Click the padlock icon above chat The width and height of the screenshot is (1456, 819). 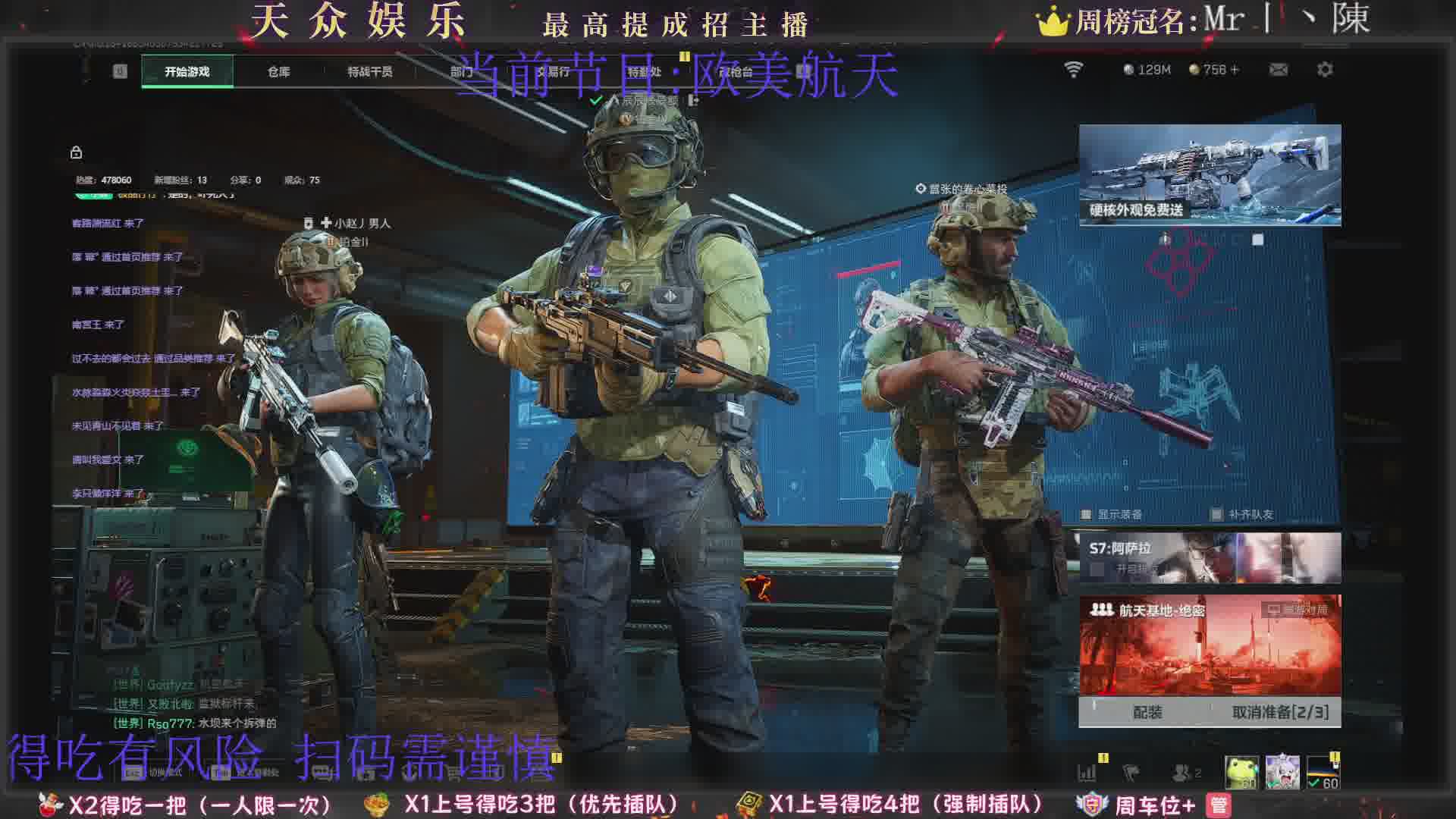point(76,152)
